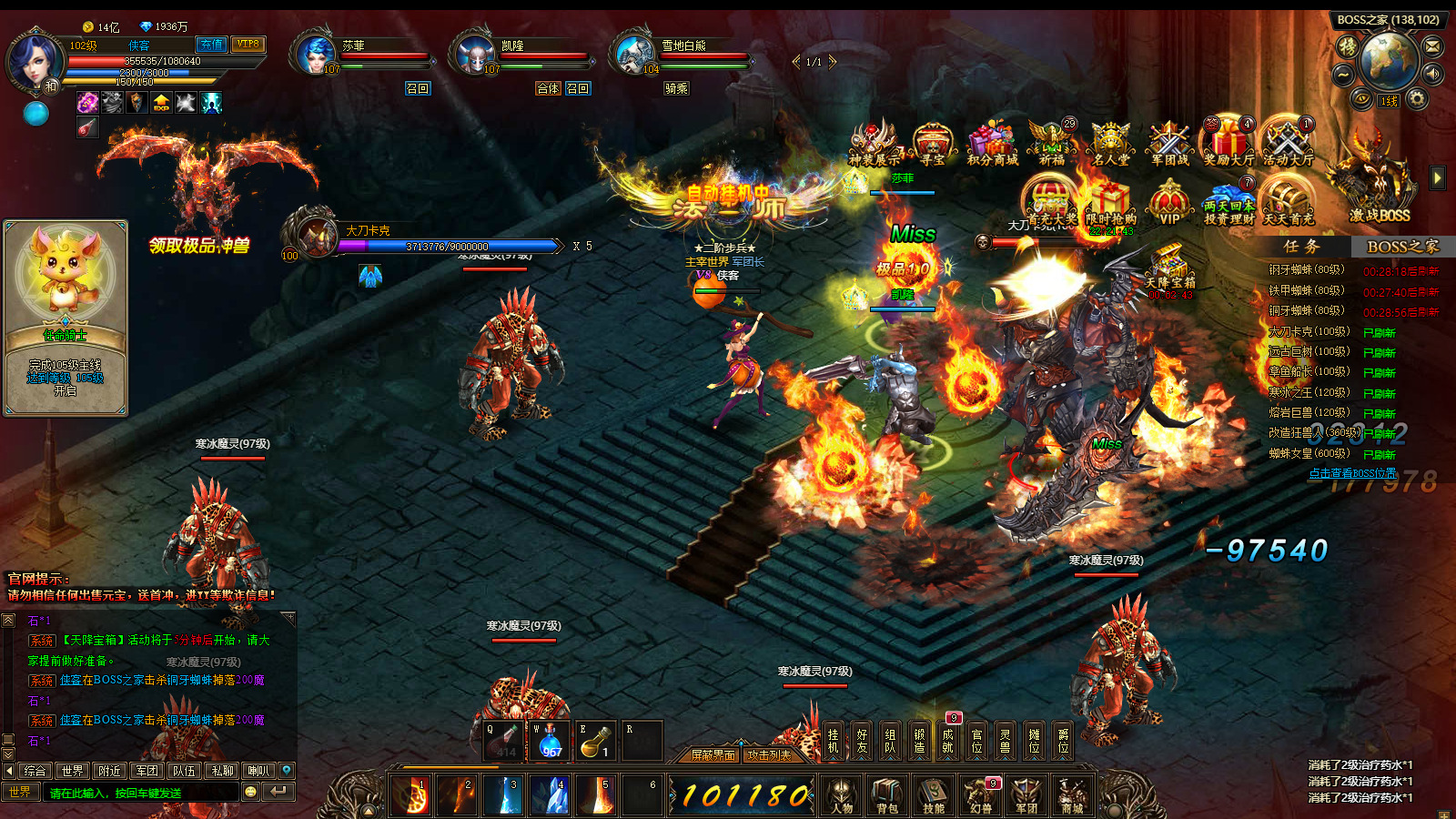1456x819 pixels.
Task: Switch to the 任务 quest tab
Action: (1301, 247)
